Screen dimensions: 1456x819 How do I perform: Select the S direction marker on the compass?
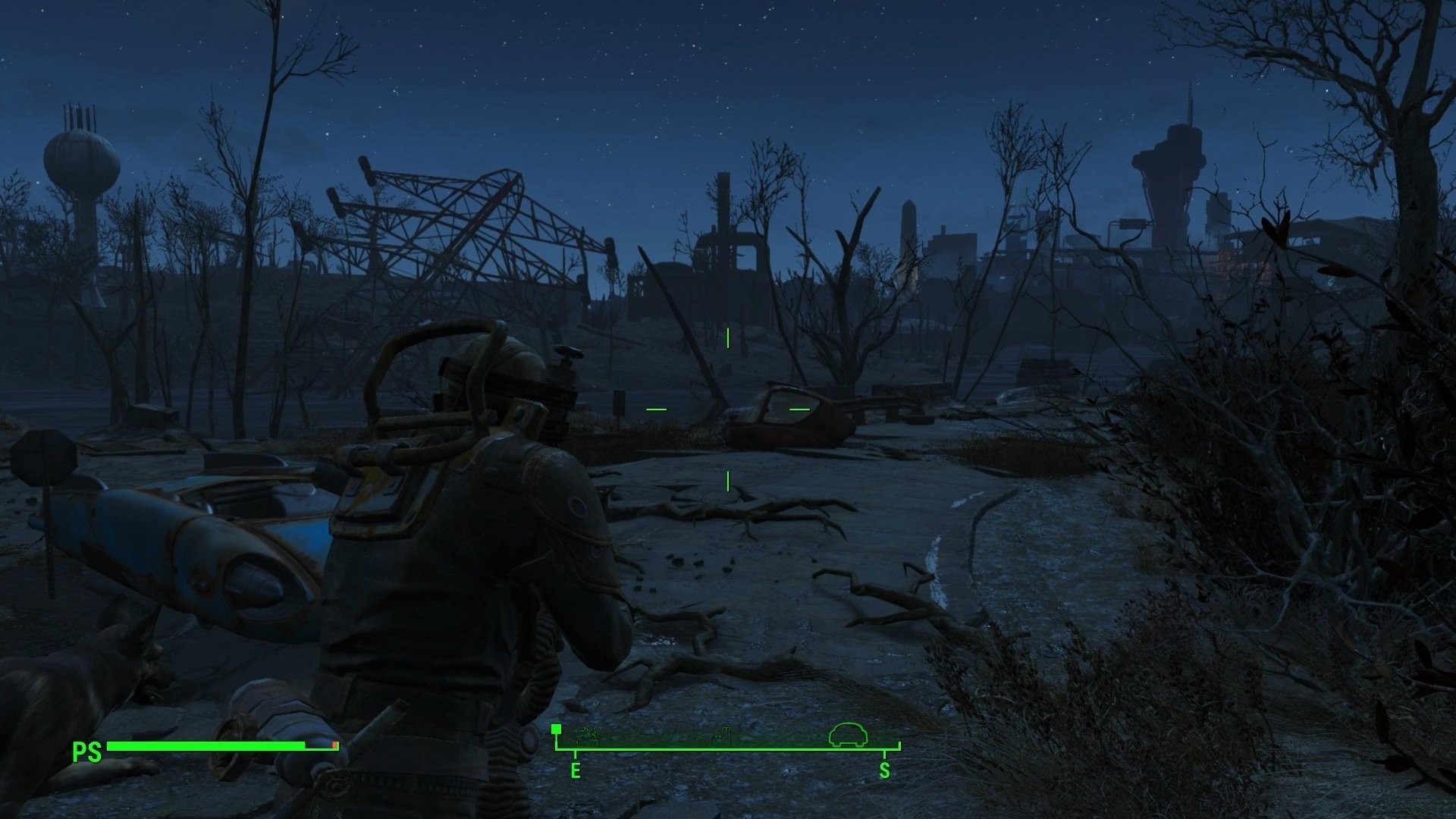point(883,771)
